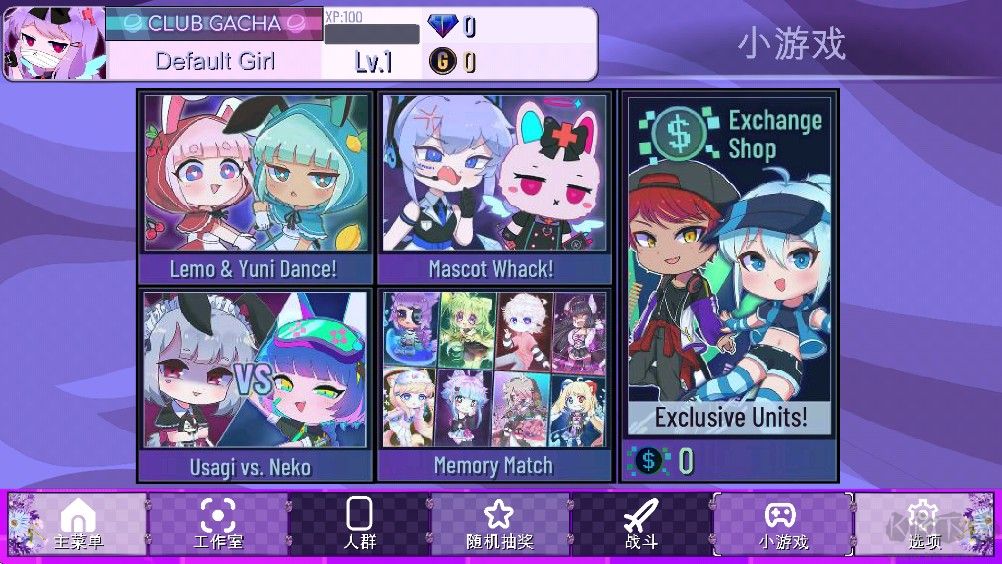This screenshot has width=1002, height=564.
Task: Tap the blue diamond gem currency icon
Action: point(441,26)
